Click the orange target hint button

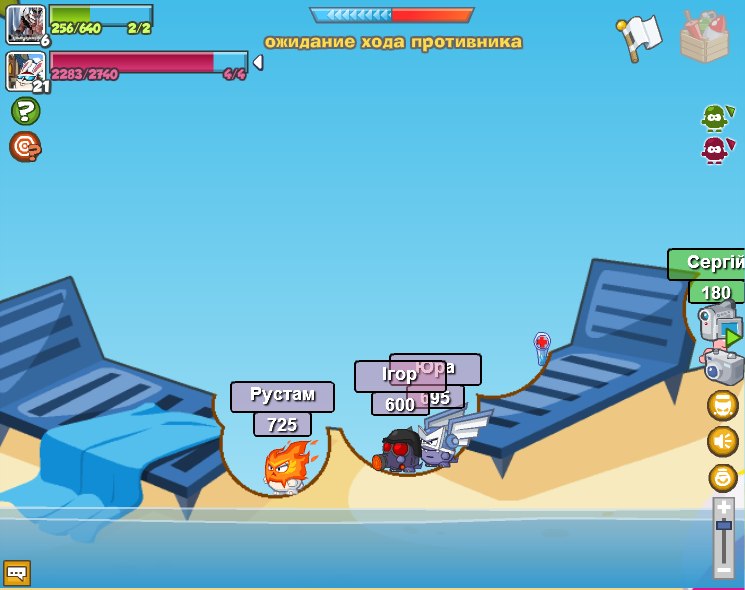coord(25,147)
